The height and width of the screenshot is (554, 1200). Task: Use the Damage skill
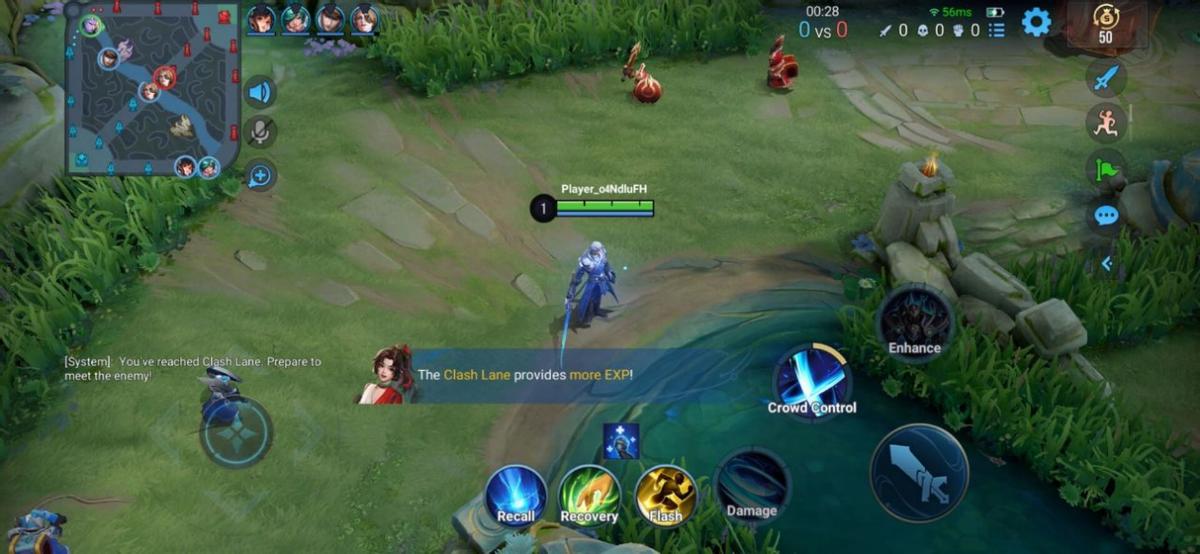click(752, 486)
